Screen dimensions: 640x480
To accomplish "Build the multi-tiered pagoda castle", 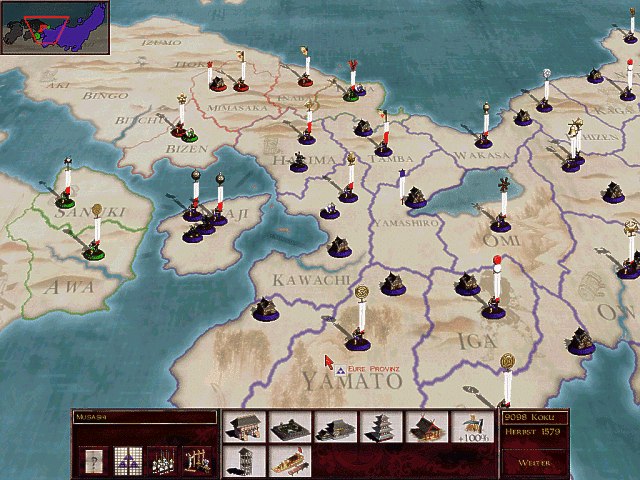I will (x=382, y=427).
